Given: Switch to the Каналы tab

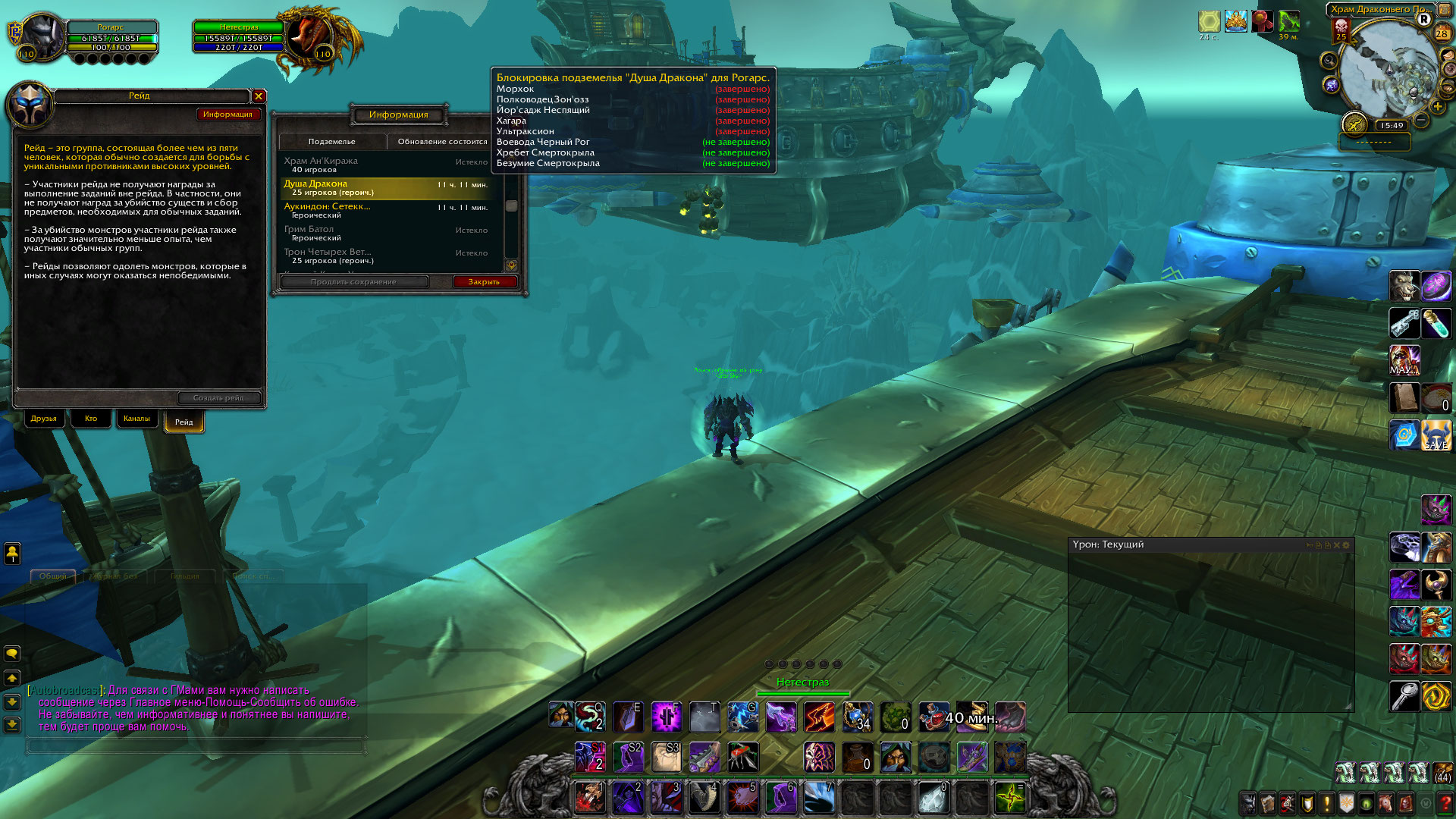Looking at the screenshot, I should click(x=136, y=419).
